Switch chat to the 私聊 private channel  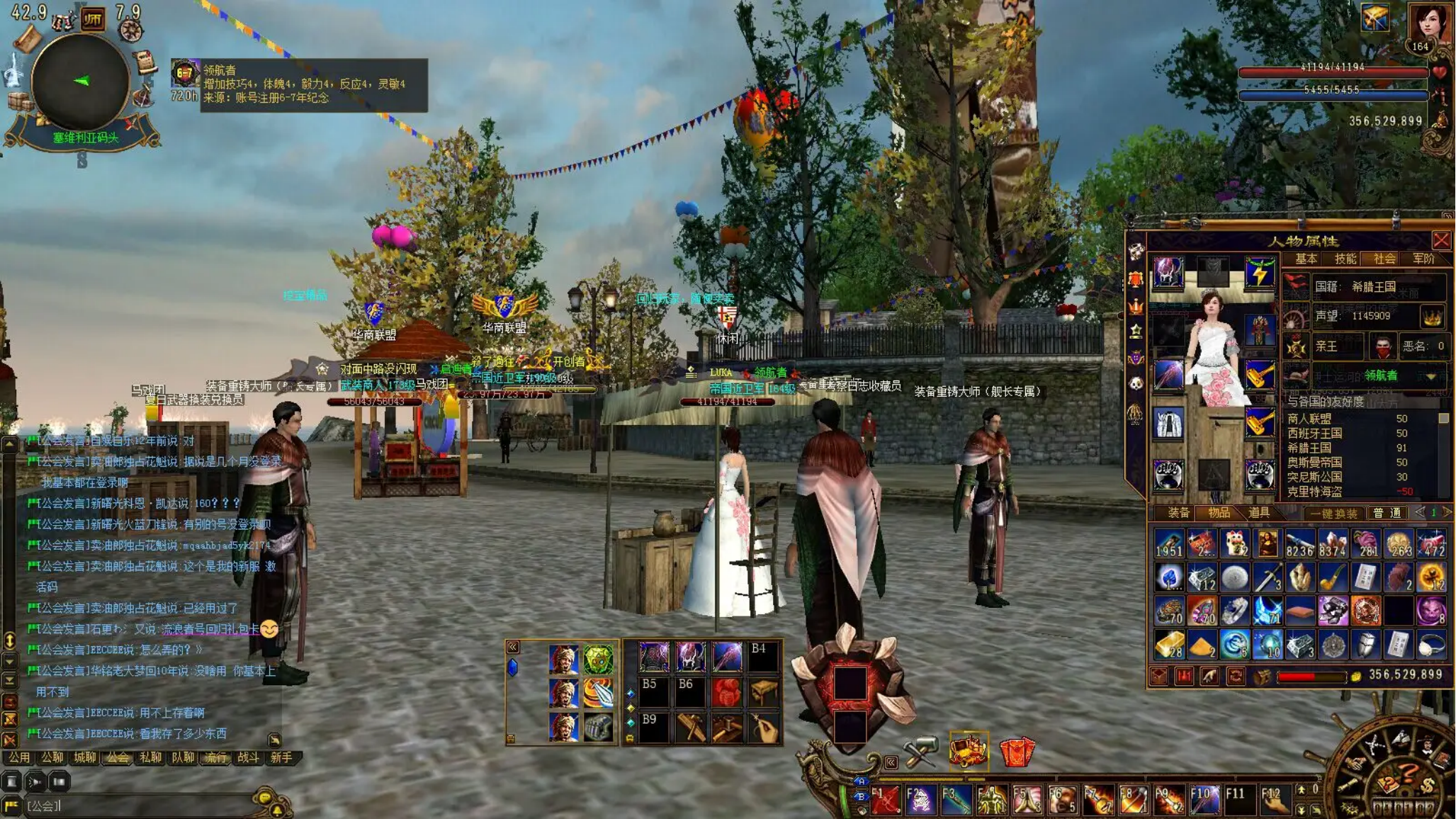tap(149, 757)
